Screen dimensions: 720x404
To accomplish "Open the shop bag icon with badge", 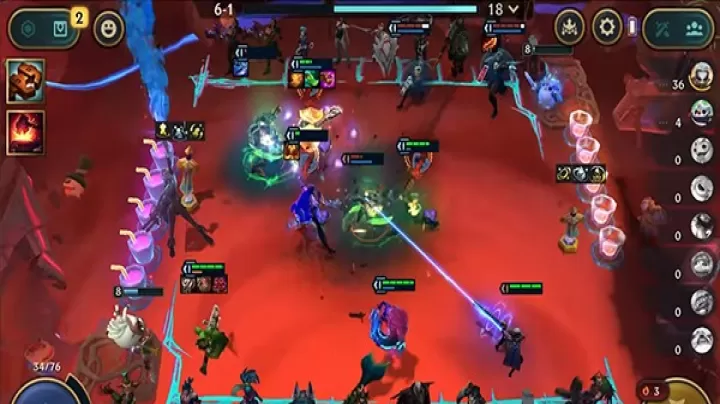I will point(61,29).
